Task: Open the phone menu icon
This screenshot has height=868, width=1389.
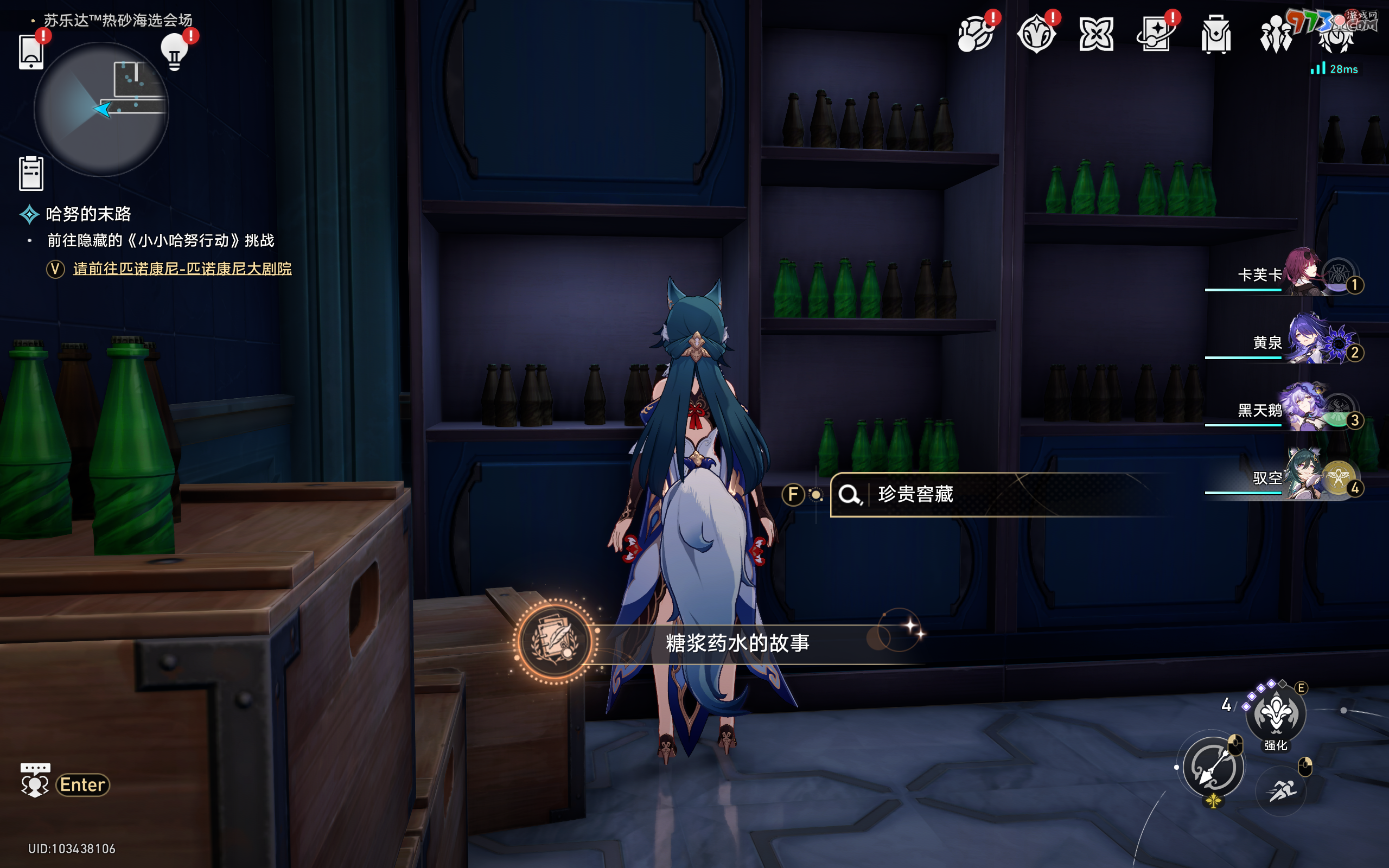Action: [31, 53]
